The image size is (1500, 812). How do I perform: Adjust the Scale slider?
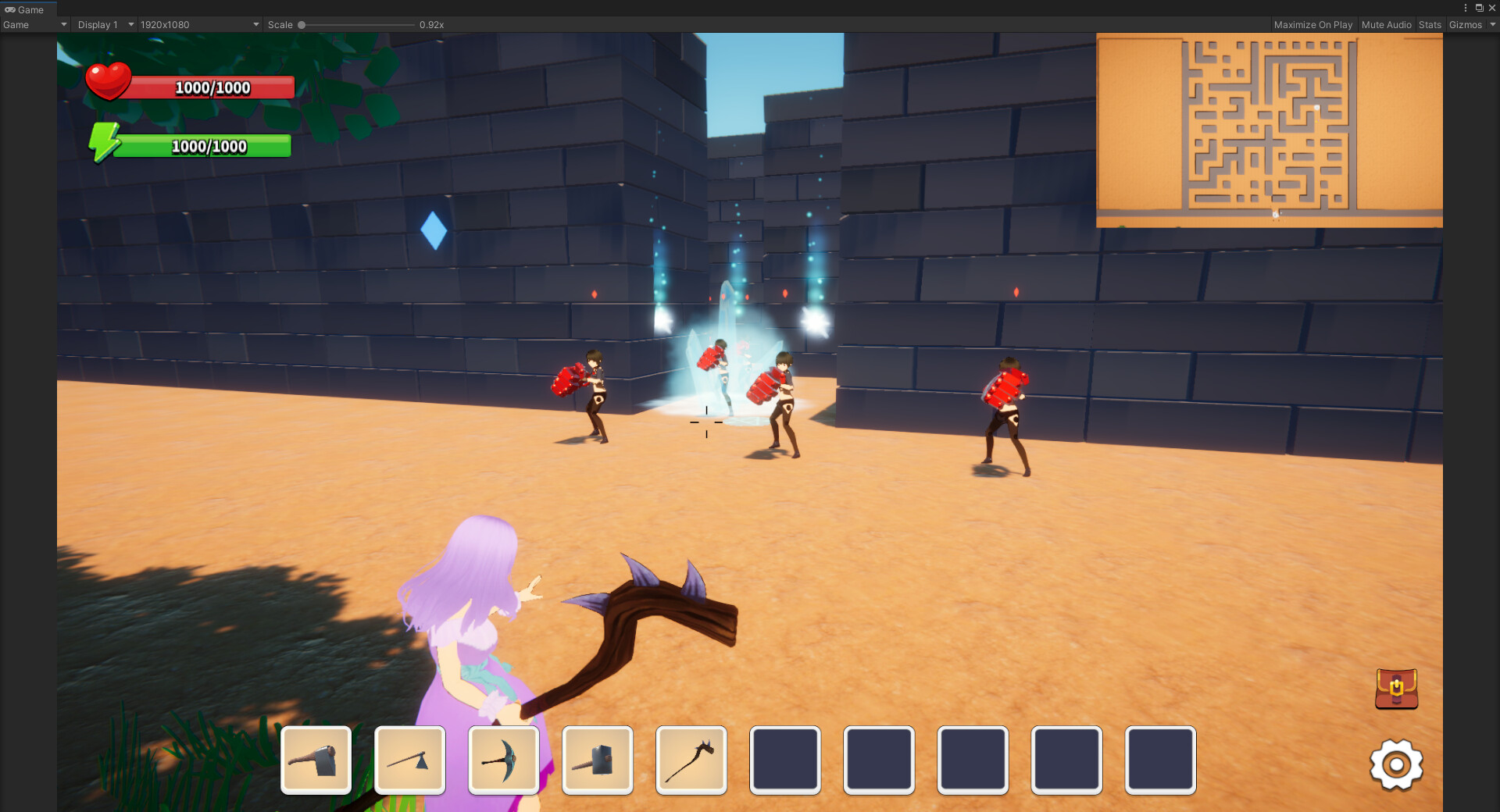(302, 24)
